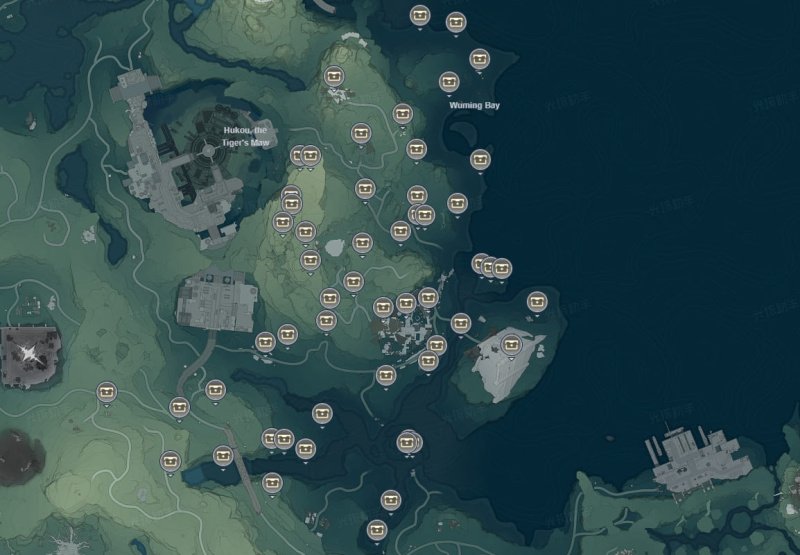Image resolution: width=800 pixels, height=555 pixels.
Task: Pick the westernmost chest marker on the map
Action: [107, 392]
